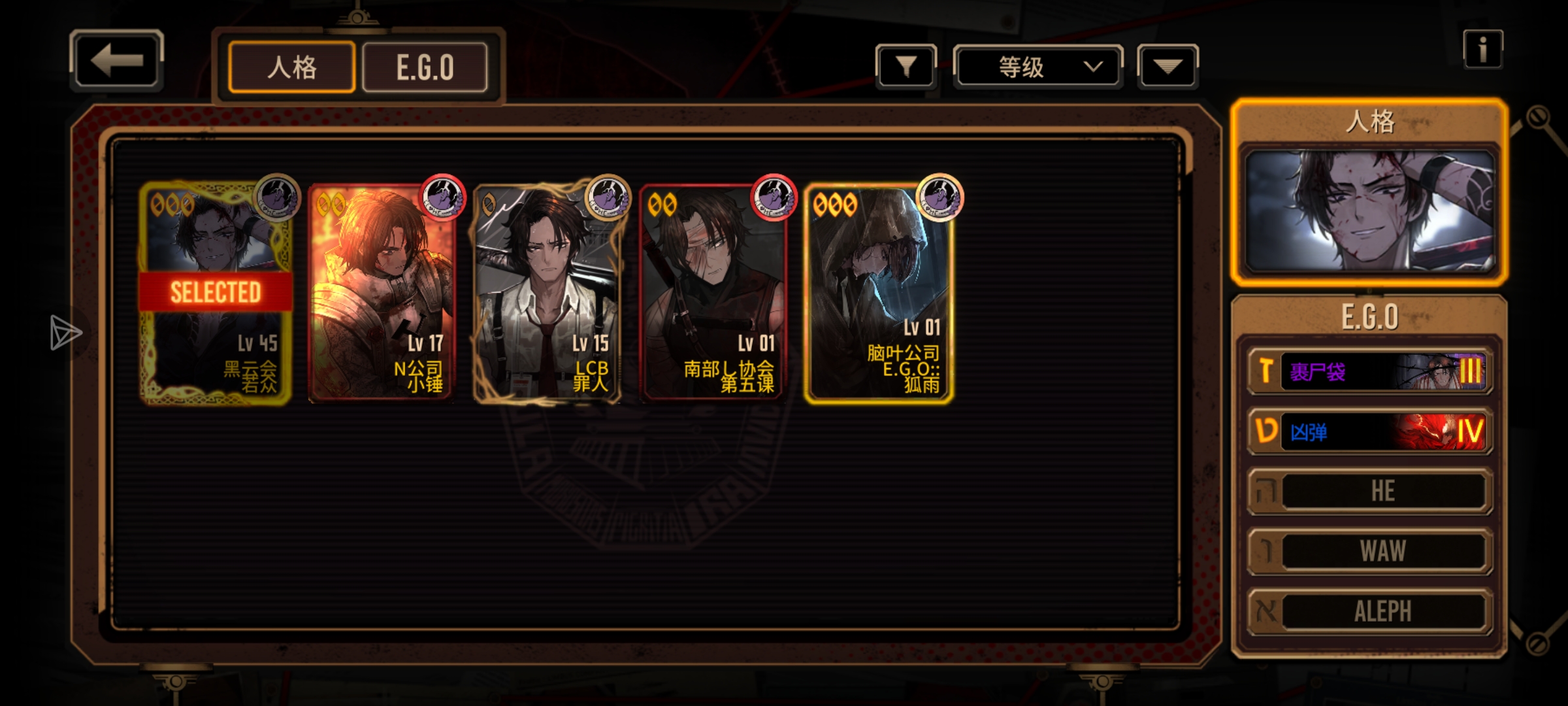Choose the 脑叶公司 E.G.O::狐雨 card
The width and height of the screenshot is (1568, 706).
click(879, 293)
